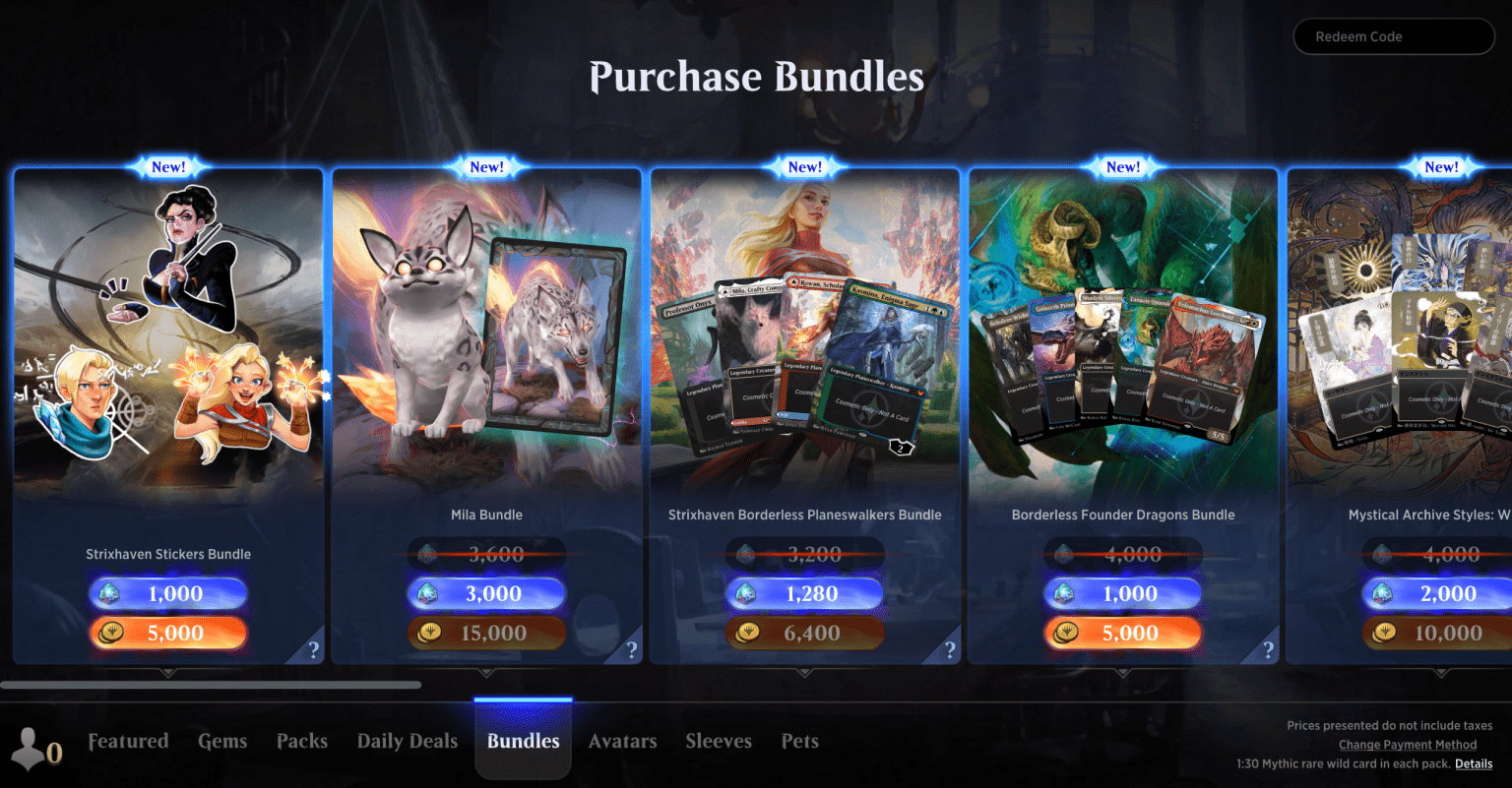The width and height of the screenshot is (1512, 788).
Task: Click the Redeem Code button
Action: pos(1393,36)
